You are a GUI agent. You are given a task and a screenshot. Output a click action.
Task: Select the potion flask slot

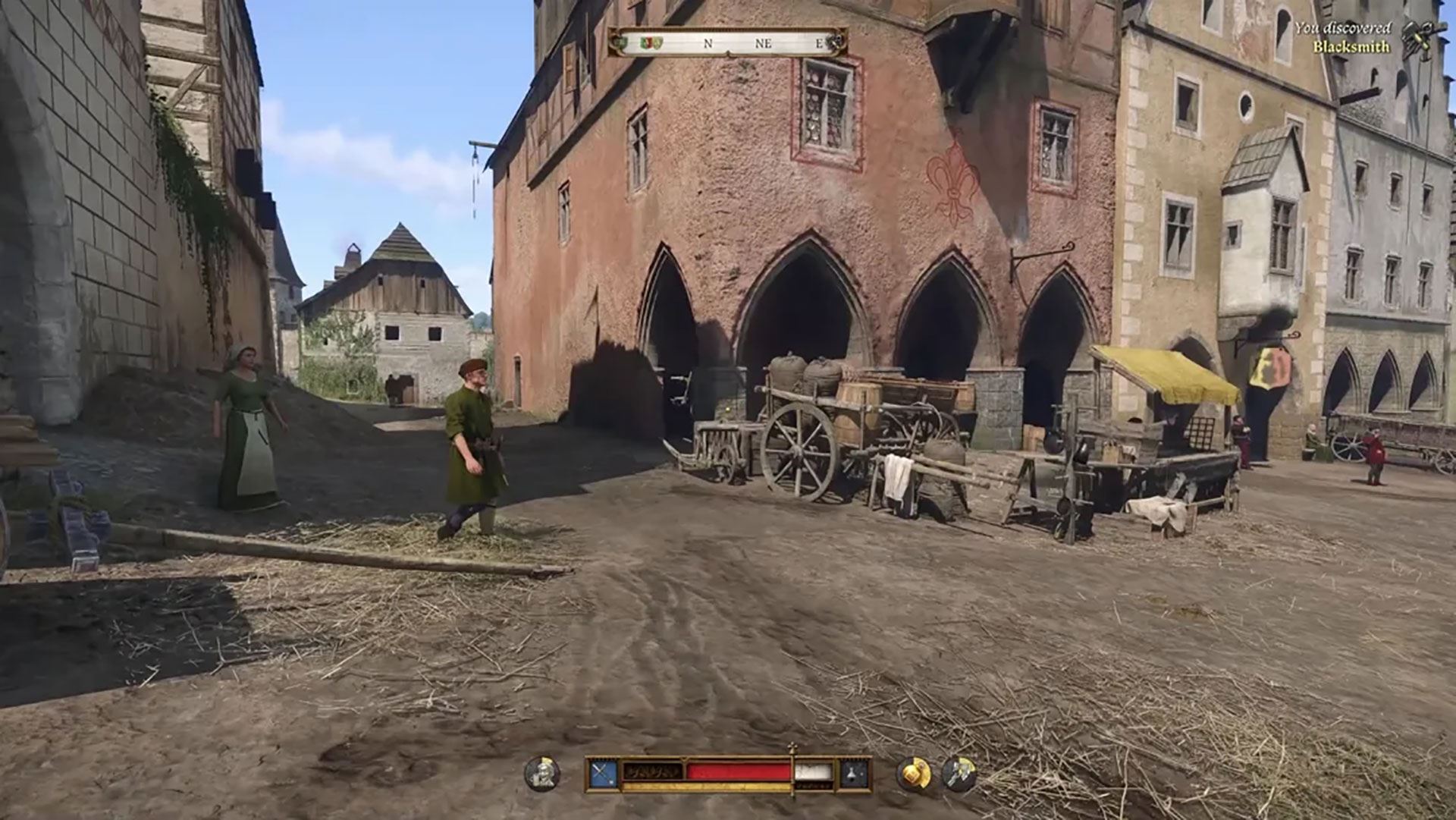pos(854,774)
